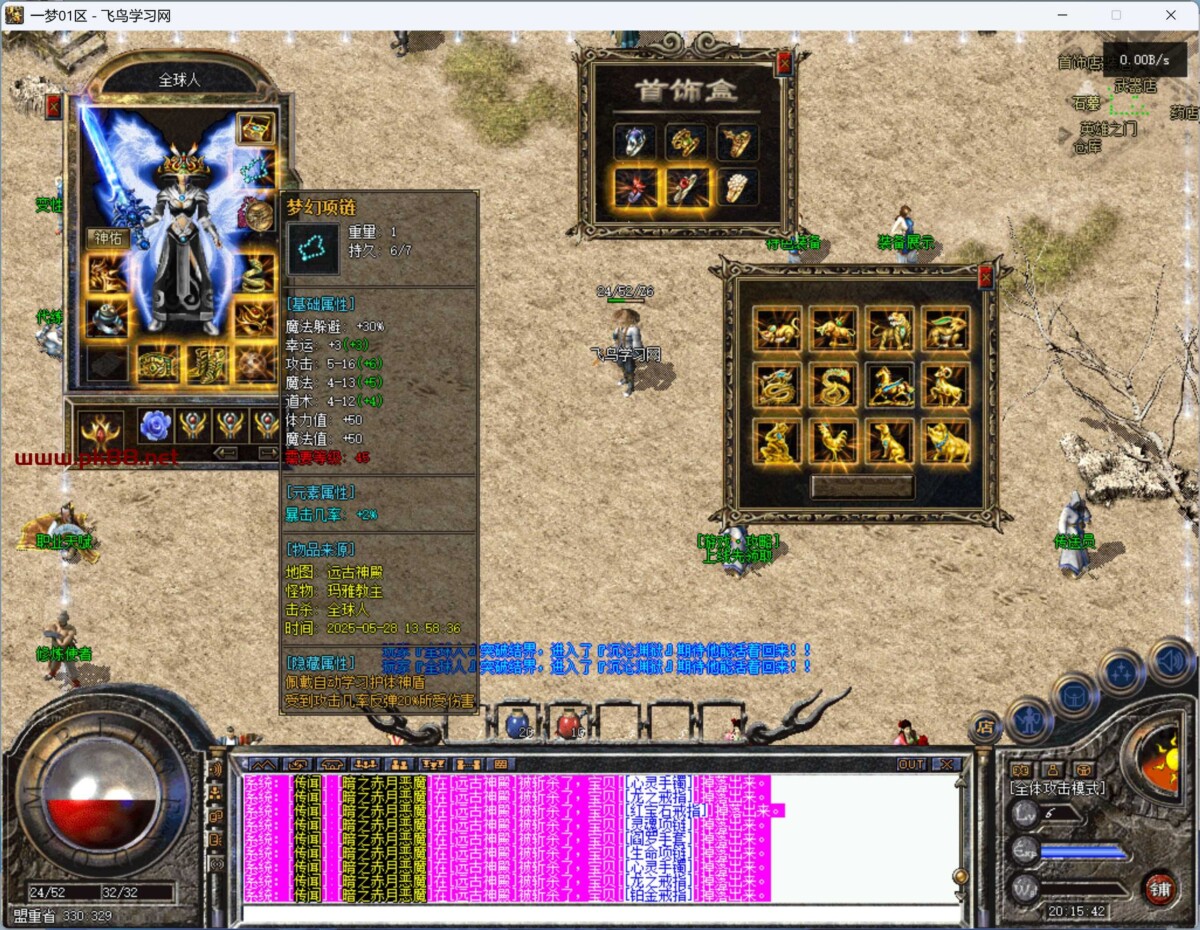Close the 全球人 character equipment panel

pos(54,107)
